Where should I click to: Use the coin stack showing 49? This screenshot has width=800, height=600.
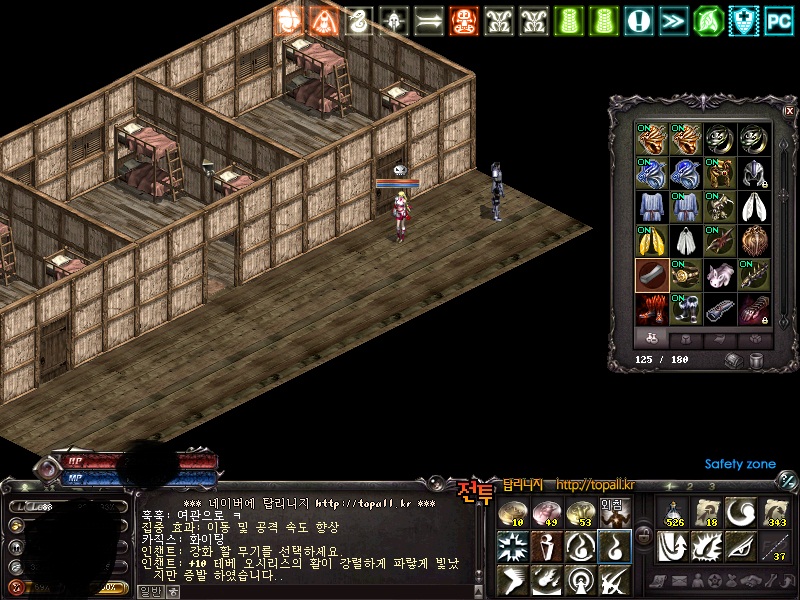point(547,512)
